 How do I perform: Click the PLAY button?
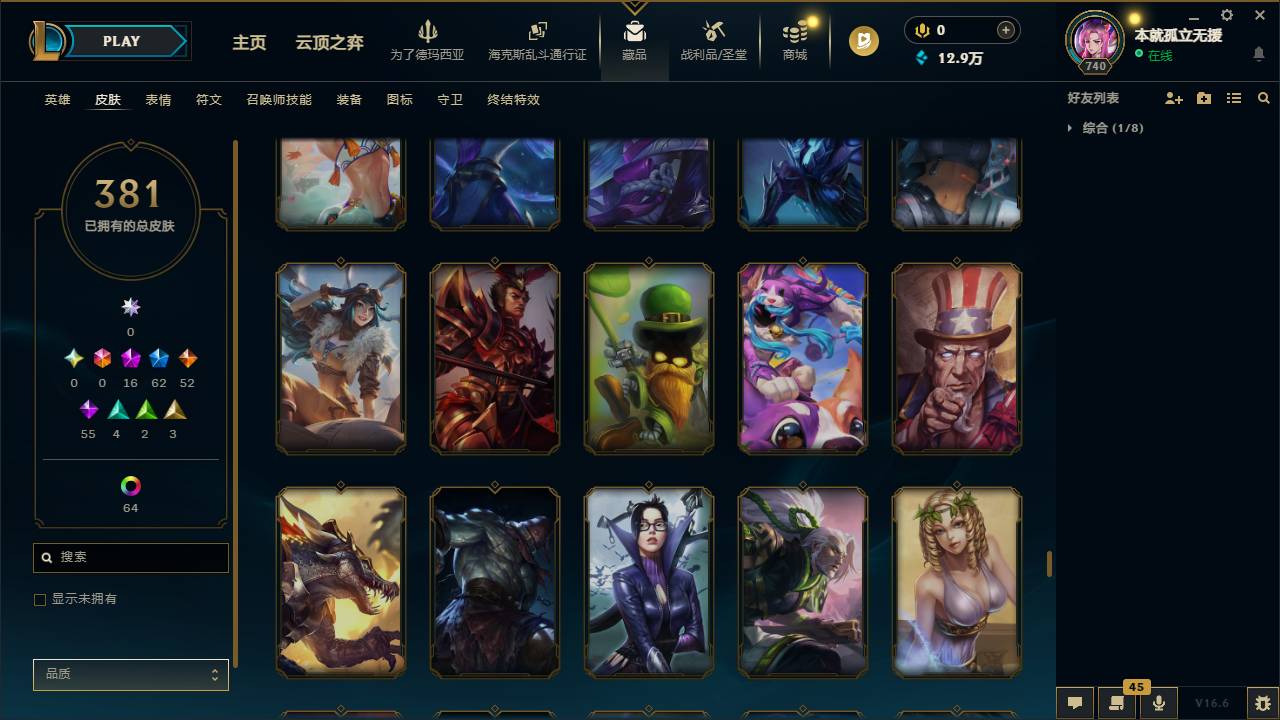(121, 41)
